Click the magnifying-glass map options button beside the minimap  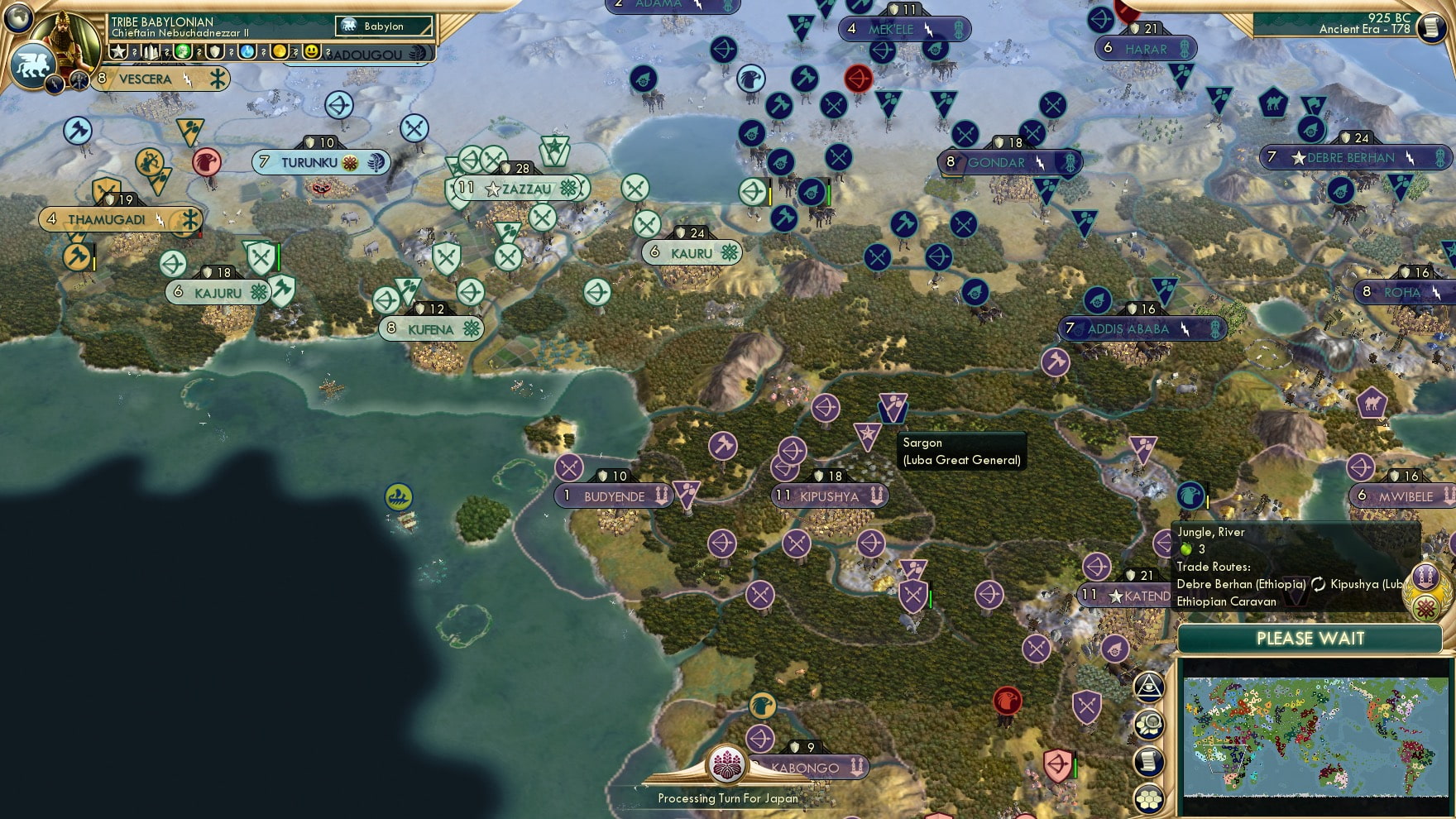click(x=1149, y=723)
